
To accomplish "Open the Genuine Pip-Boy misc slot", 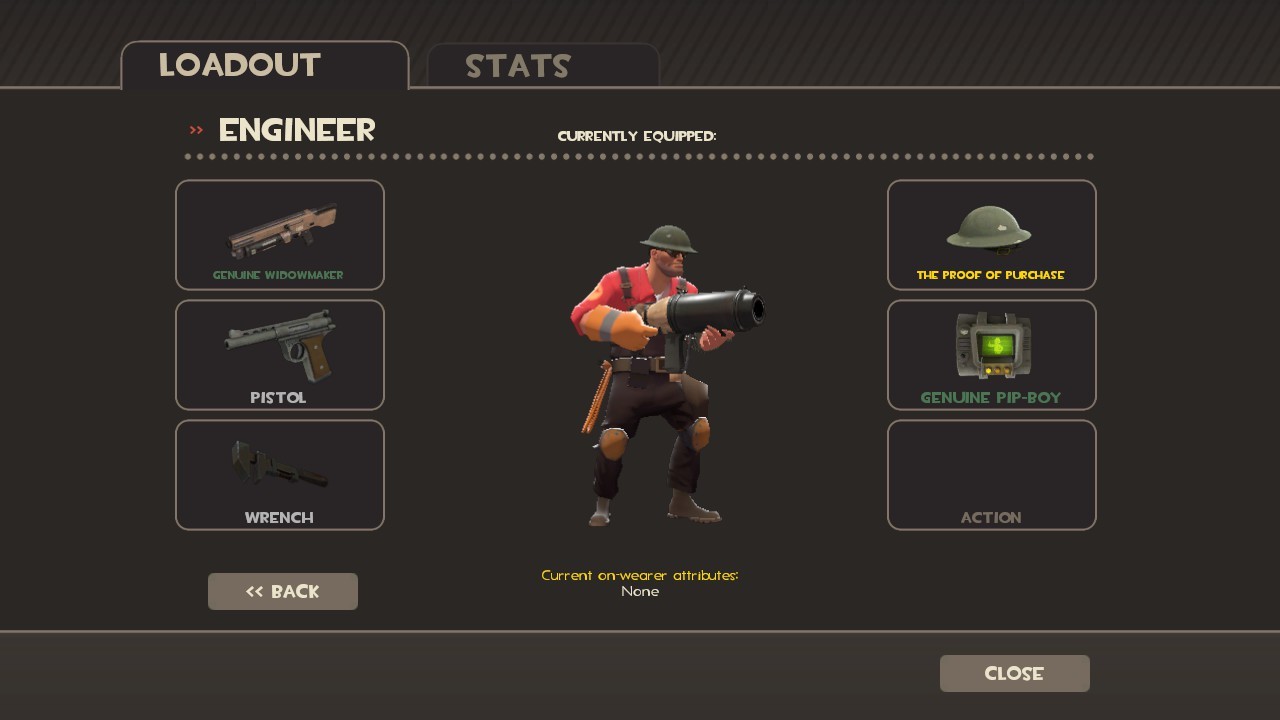I will point(991,355).
